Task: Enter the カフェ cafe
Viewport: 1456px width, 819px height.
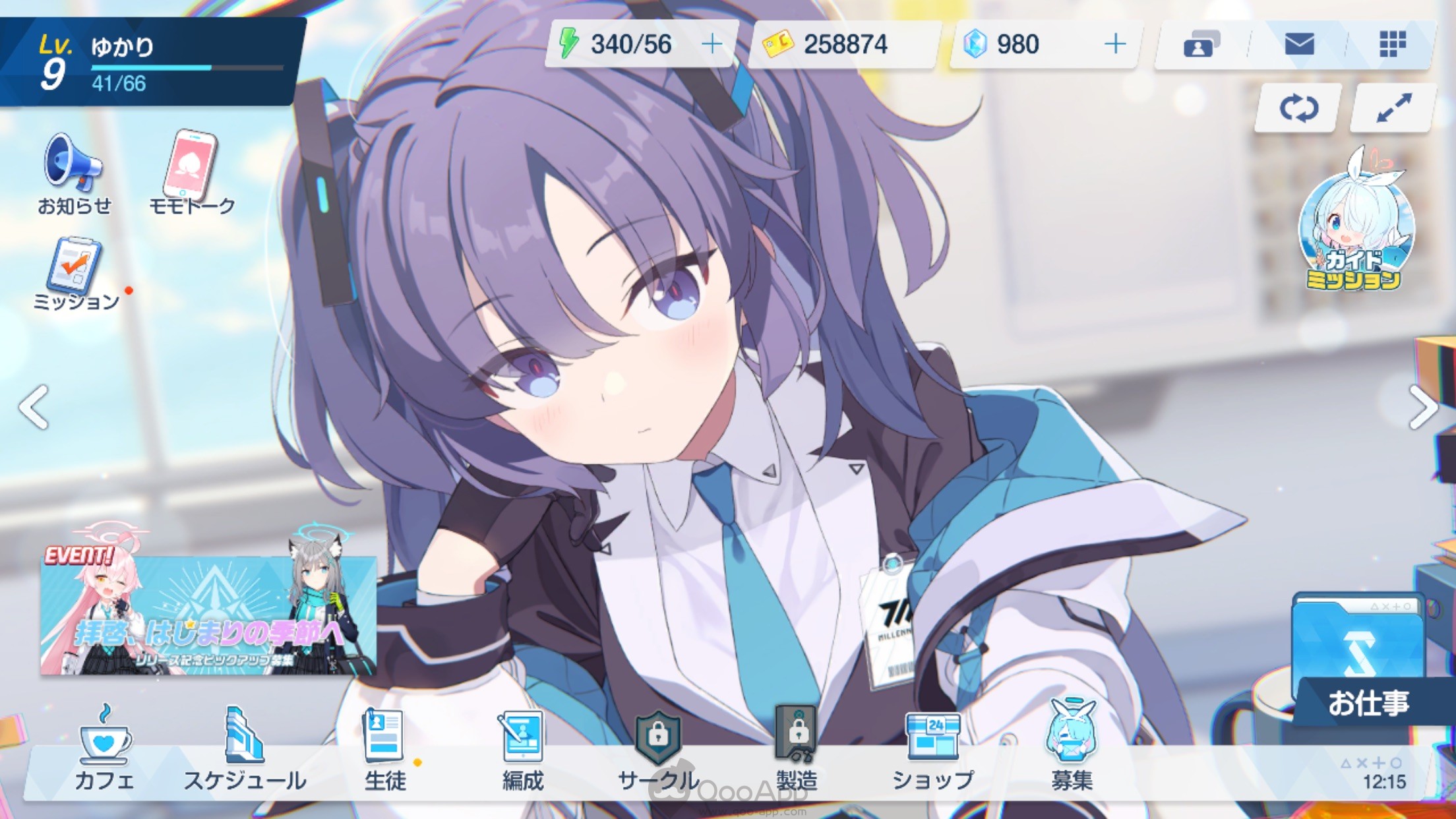Action: coord(104,752)
